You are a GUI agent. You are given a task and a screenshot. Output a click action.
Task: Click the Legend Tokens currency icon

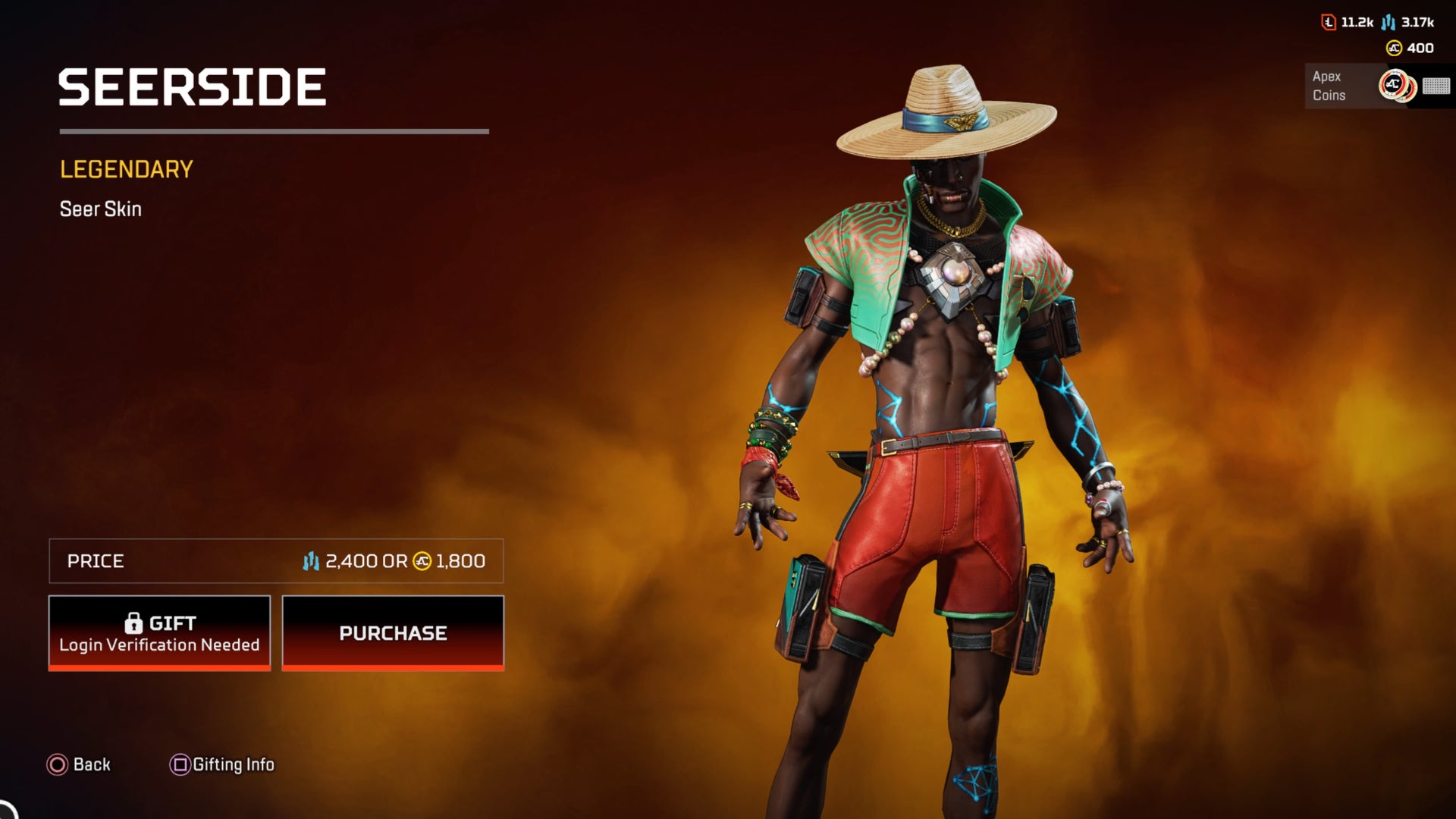tap(1328, 22)
